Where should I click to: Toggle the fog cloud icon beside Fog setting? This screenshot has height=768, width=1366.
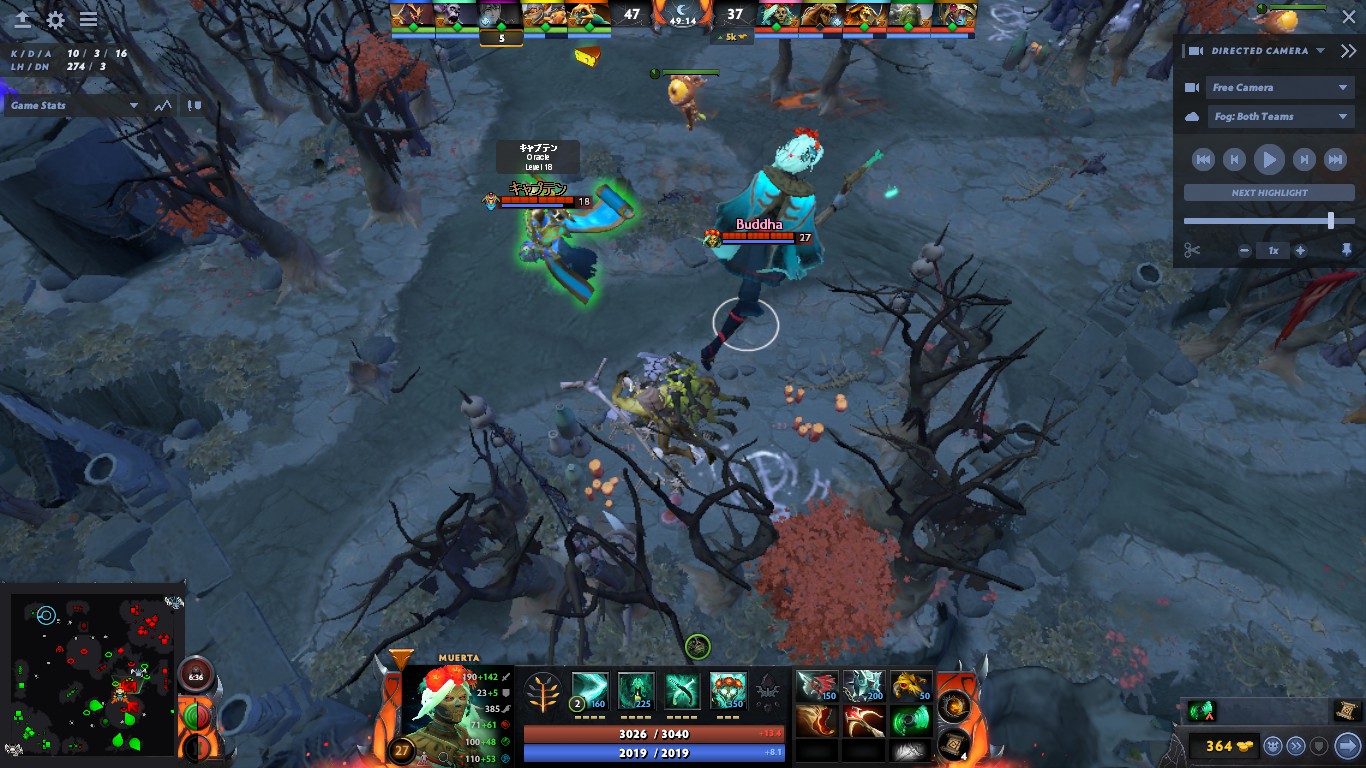[x=1191, y=116]
